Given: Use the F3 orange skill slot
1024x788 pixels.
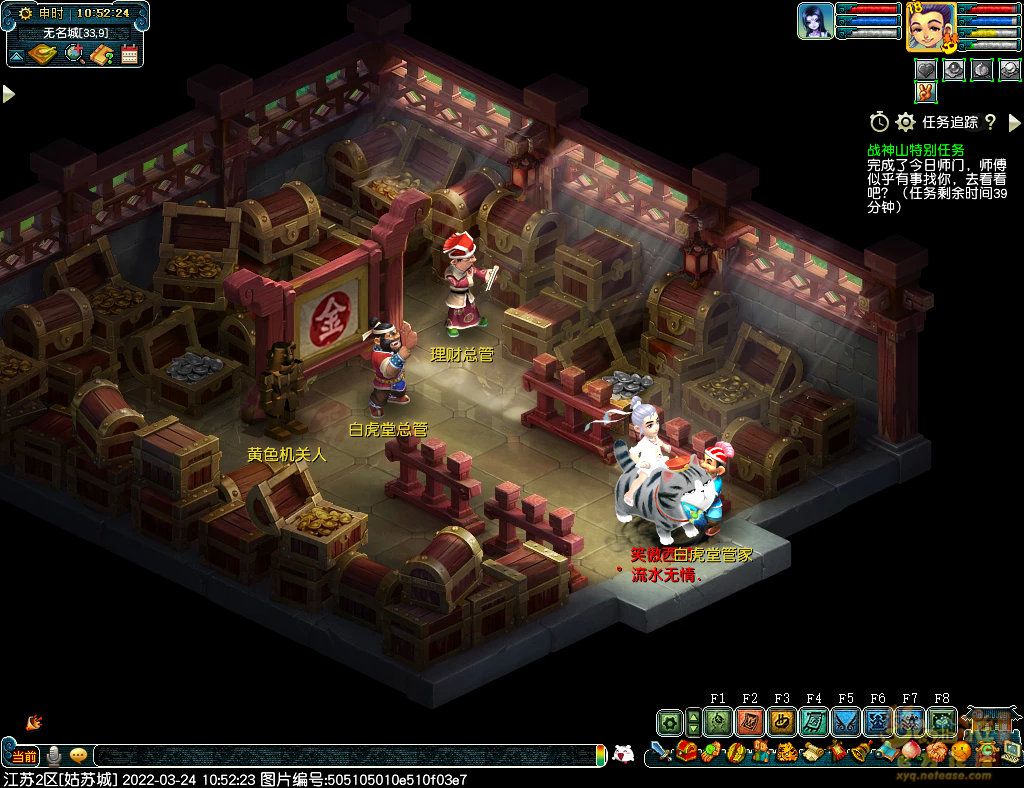Looking at the screenshot, I should 781,721.
